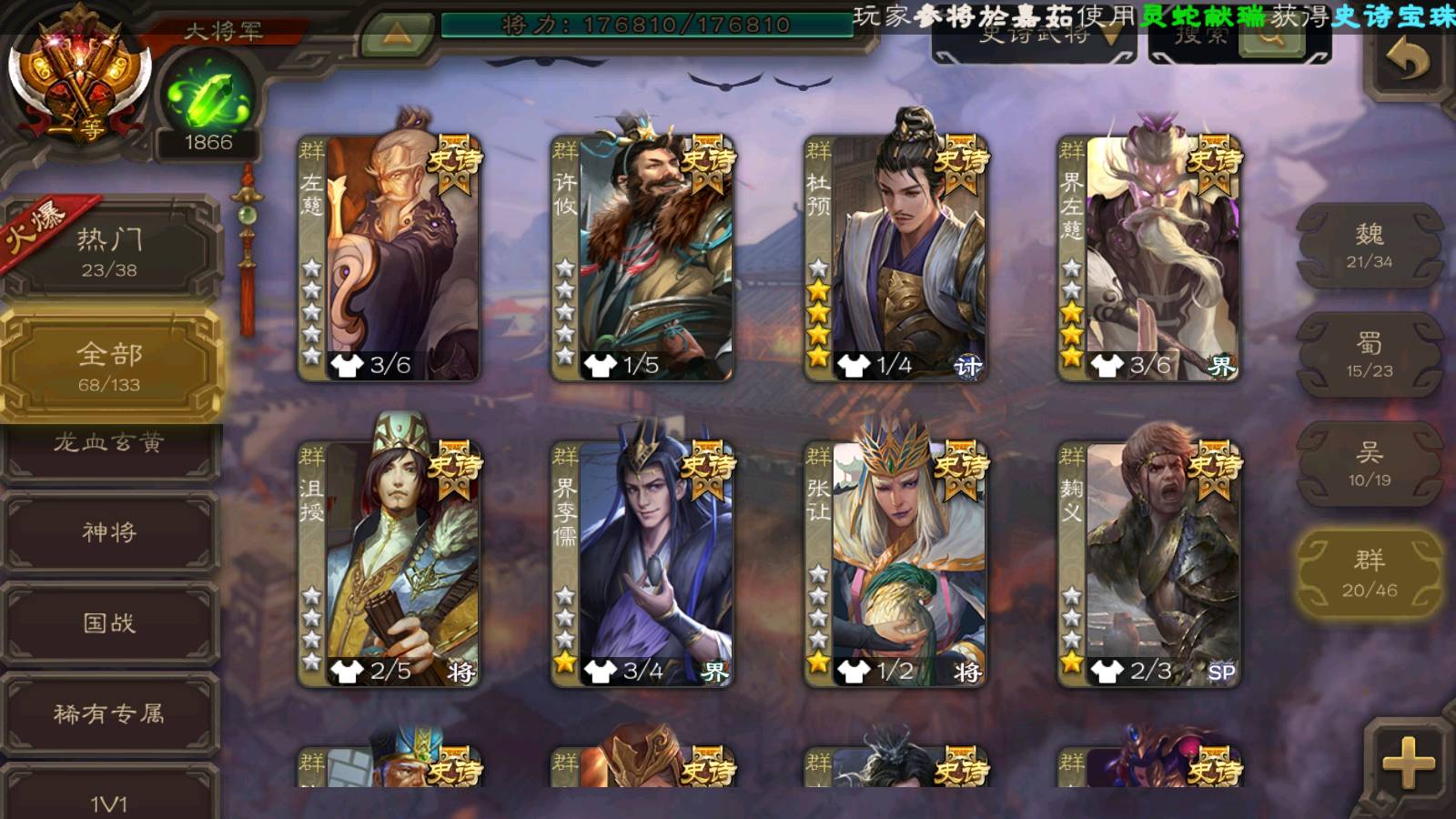
Task: View the 界左慈 hero card
Action: [x=1149, y=258]
